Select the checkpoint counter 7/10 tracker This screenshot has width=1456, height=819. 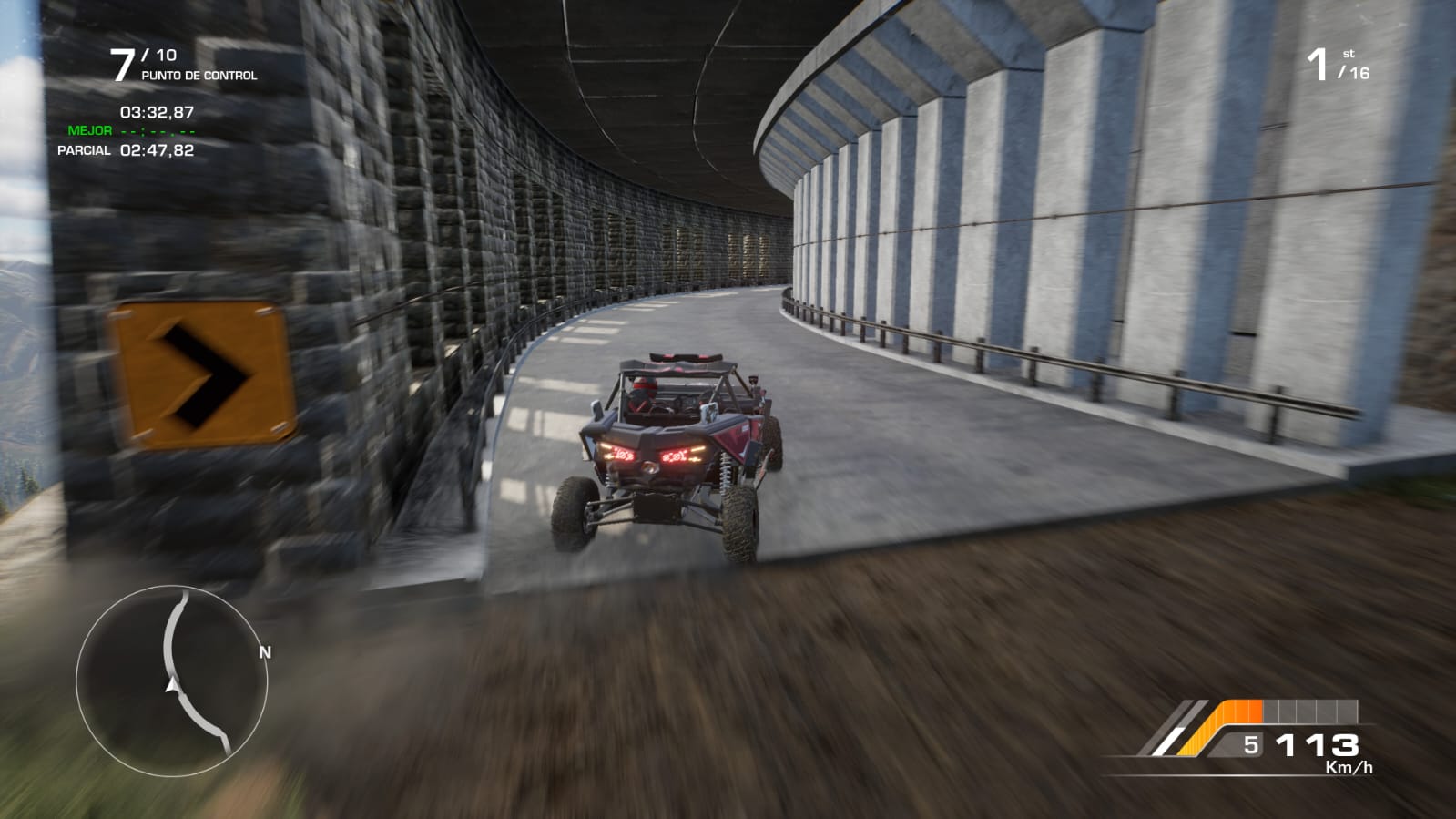coord(182,65)
